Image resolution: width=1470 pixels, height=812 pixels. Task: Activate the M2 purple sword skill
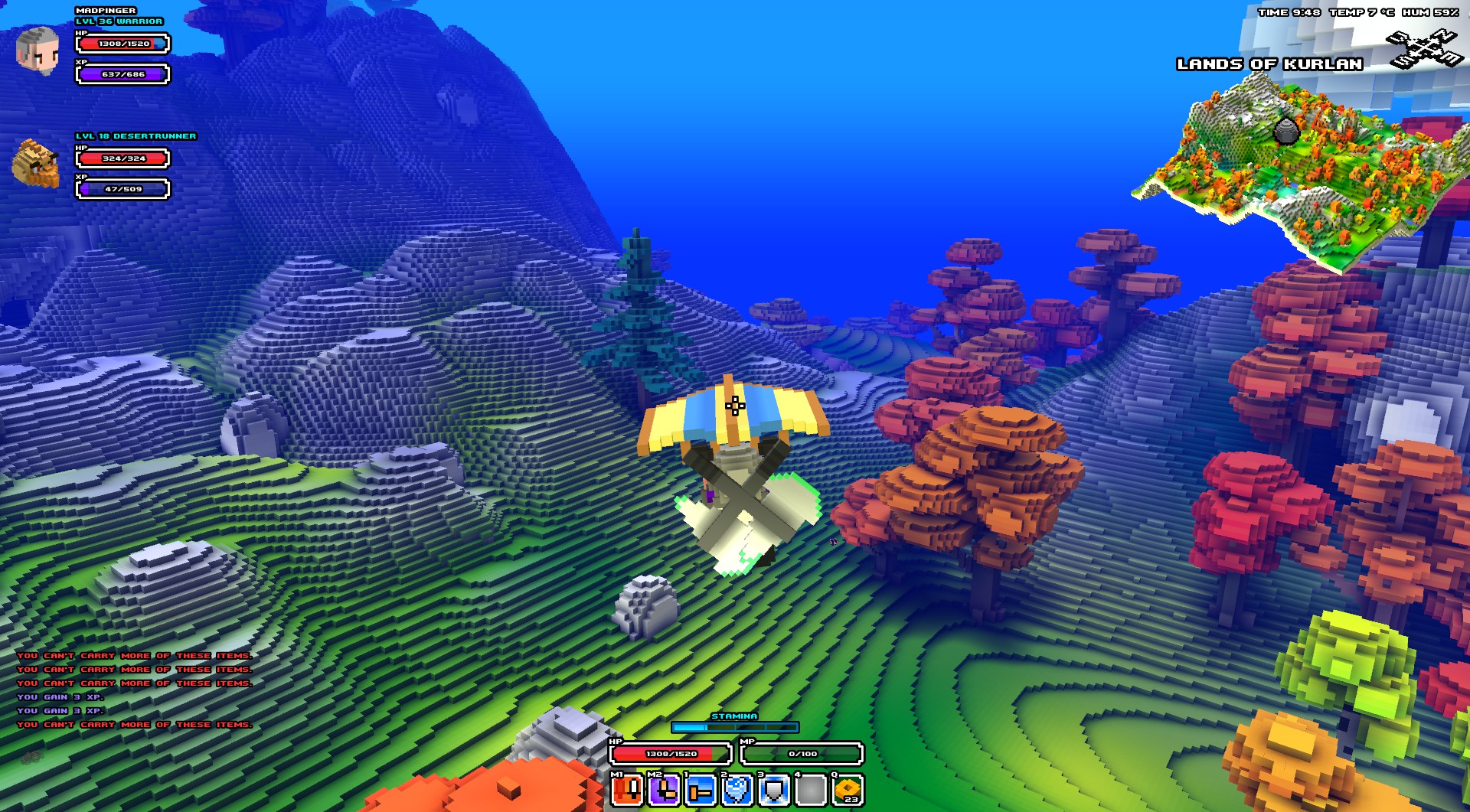664,789
